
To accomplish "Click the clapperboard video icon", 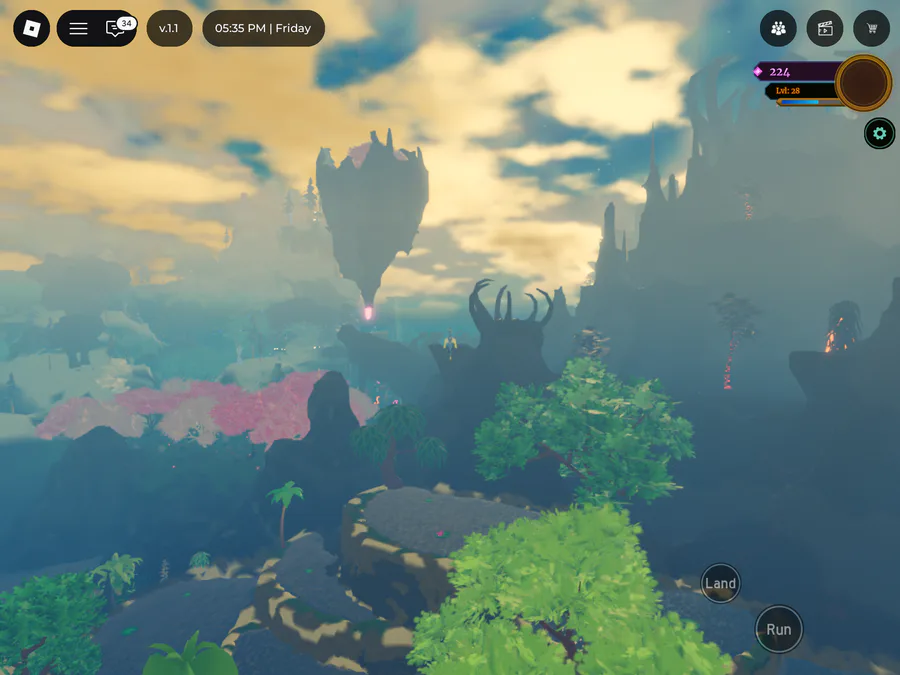I will 825,28.
